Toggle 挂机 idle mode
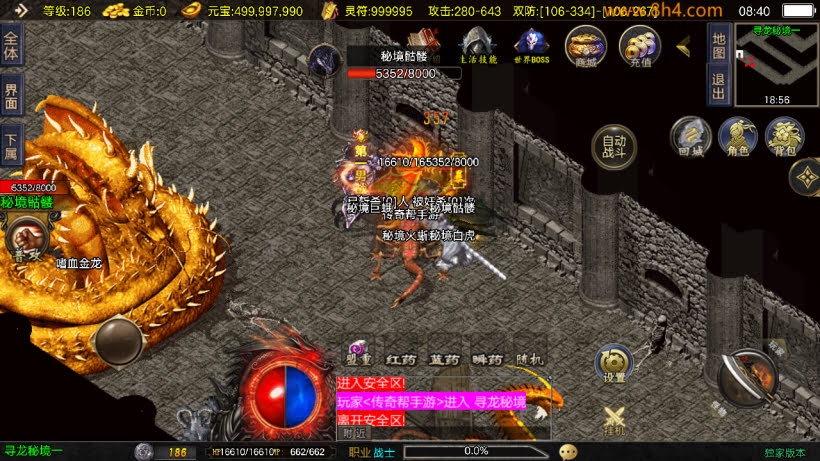This screenshot has width=820, height=461. pyautogui.click(x=614, y=420)
